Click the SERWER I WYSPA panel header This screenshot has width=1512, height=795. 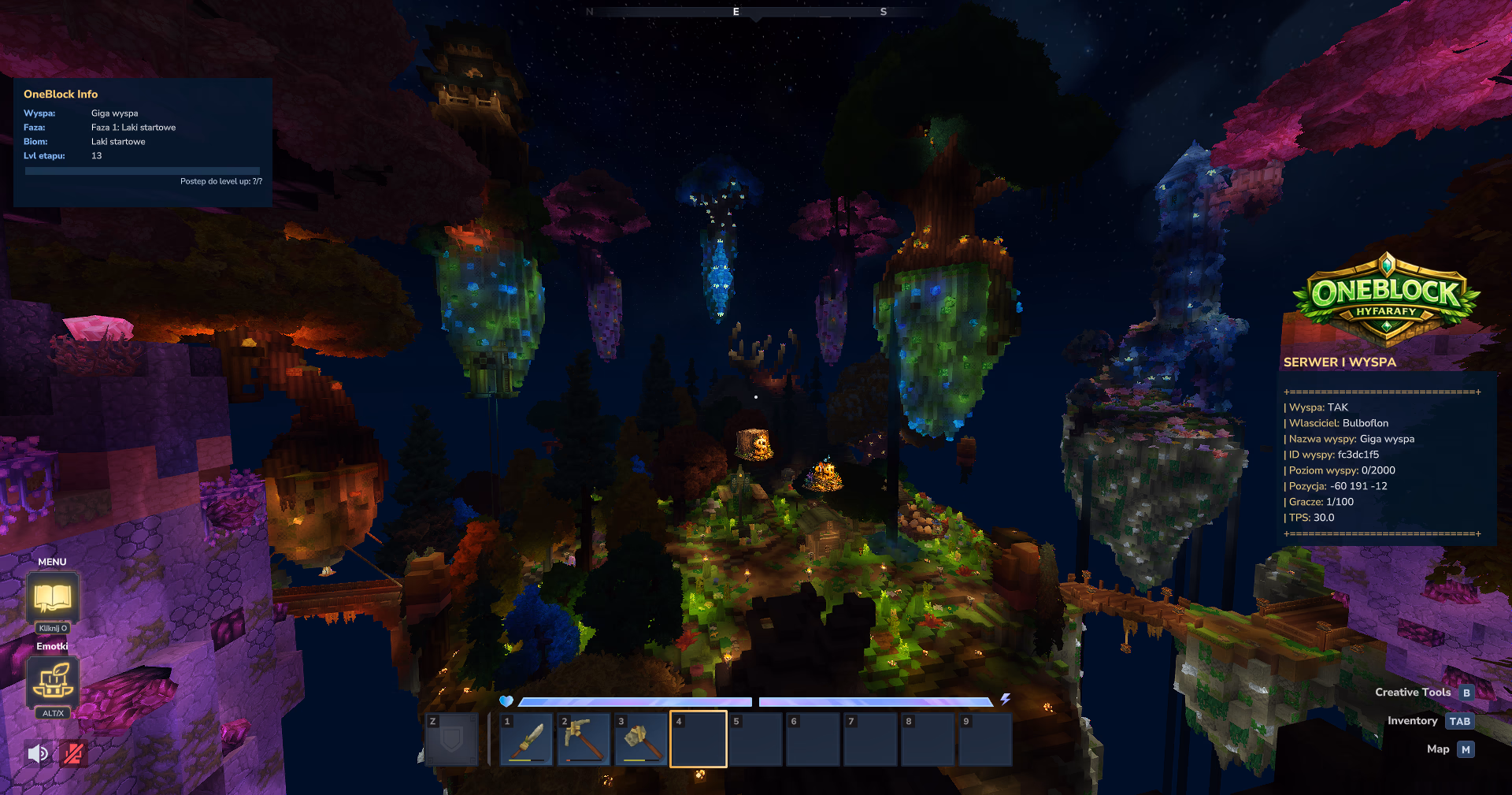pyautogui.click(x=1340, y=362)
